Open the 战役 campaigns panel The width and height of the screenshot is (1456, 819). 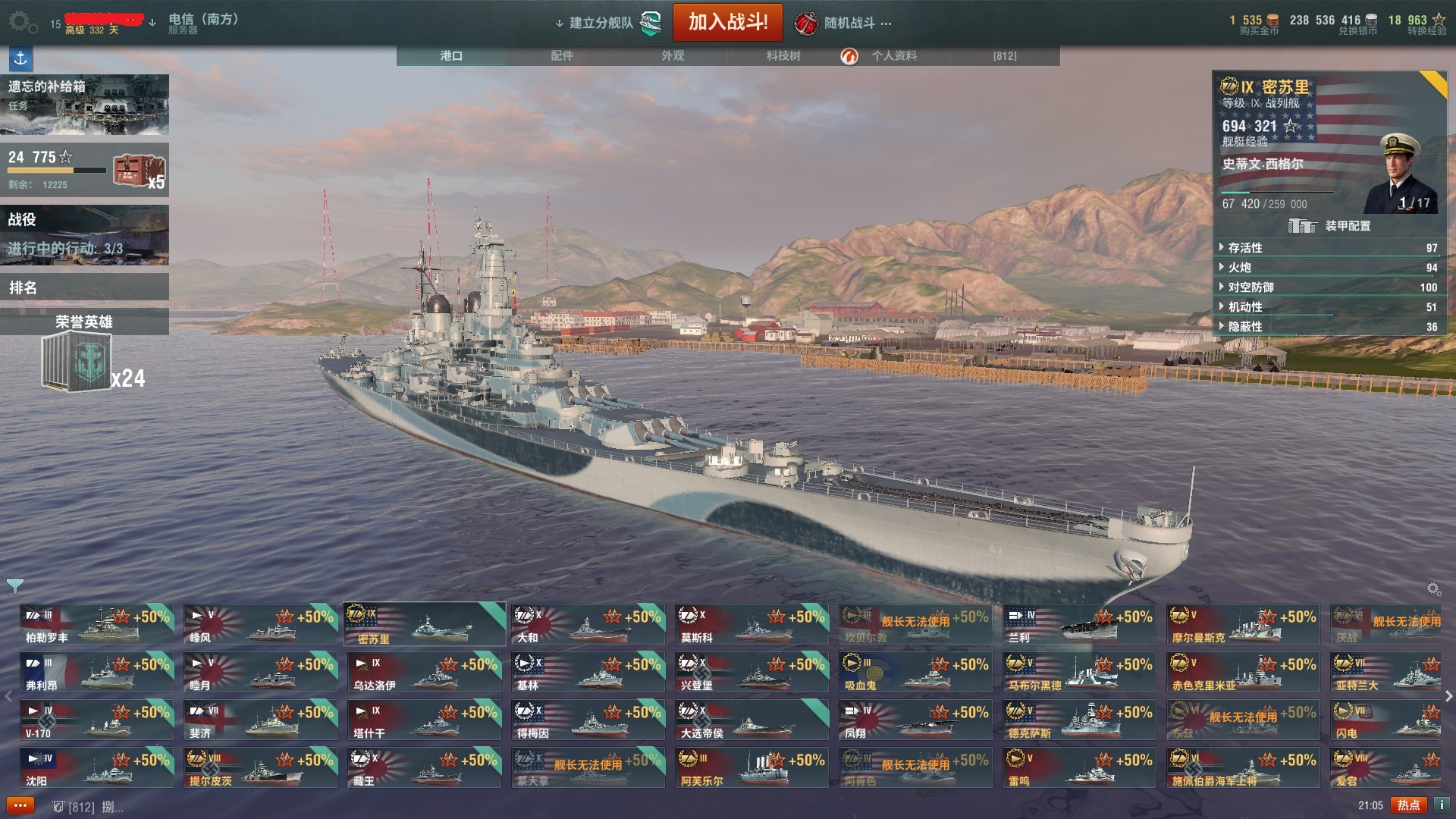coord(84,235)
